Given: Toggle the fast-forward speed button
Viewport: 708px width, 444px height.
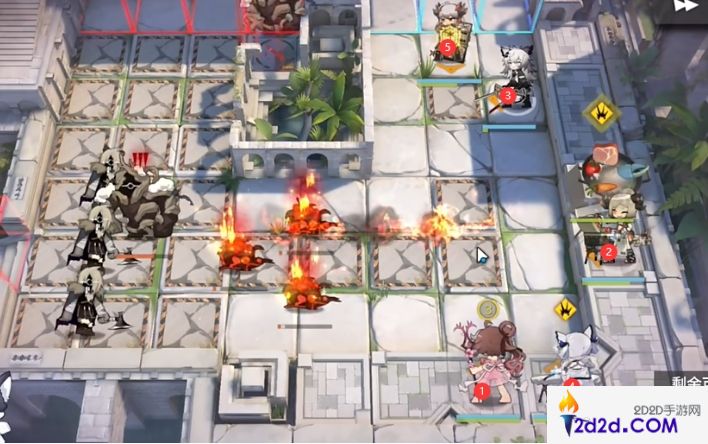Looking at the screenshot, I should point(685,6).
